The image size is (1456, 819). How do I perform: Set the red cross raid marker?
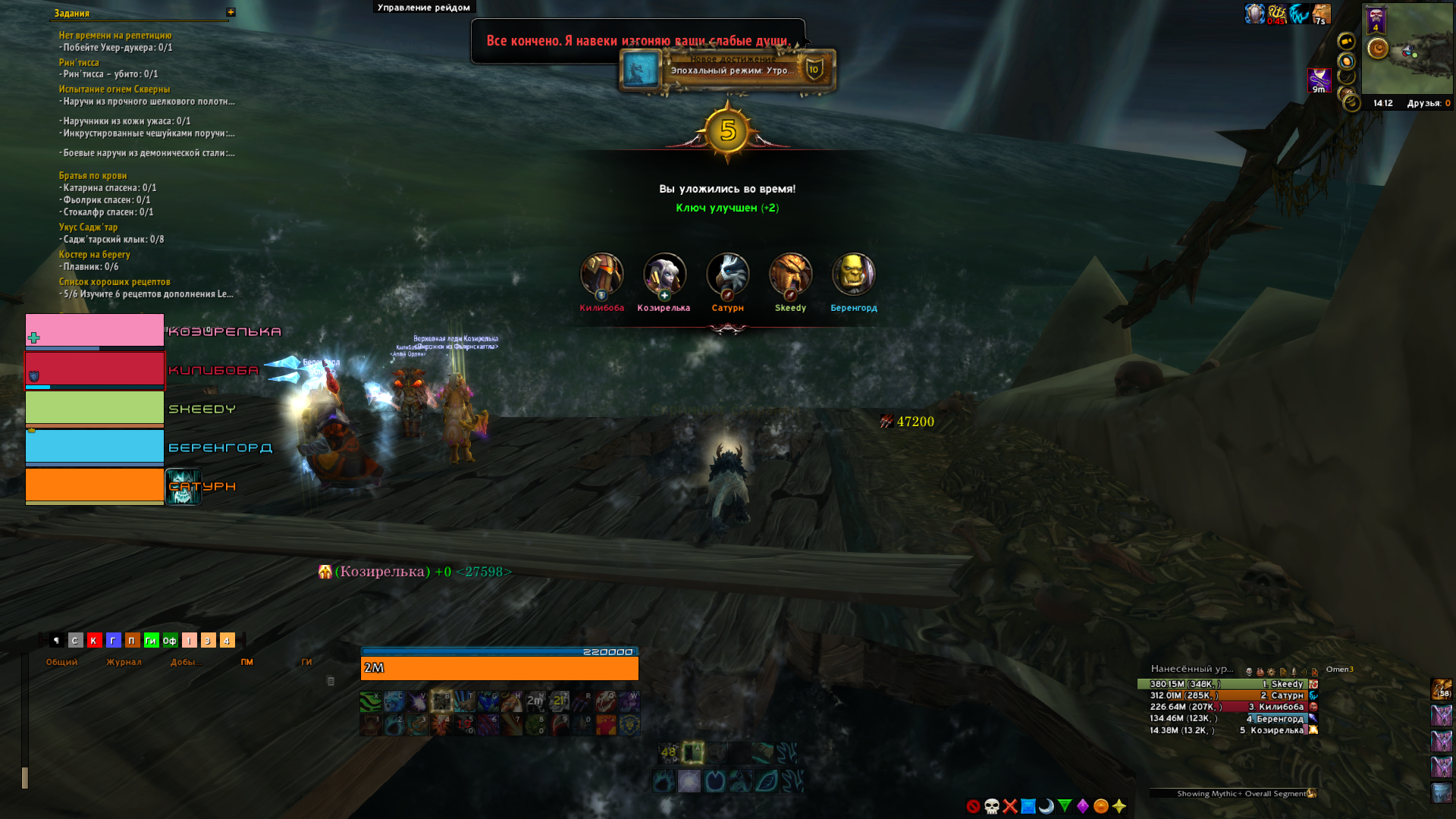coord(1010,806)
